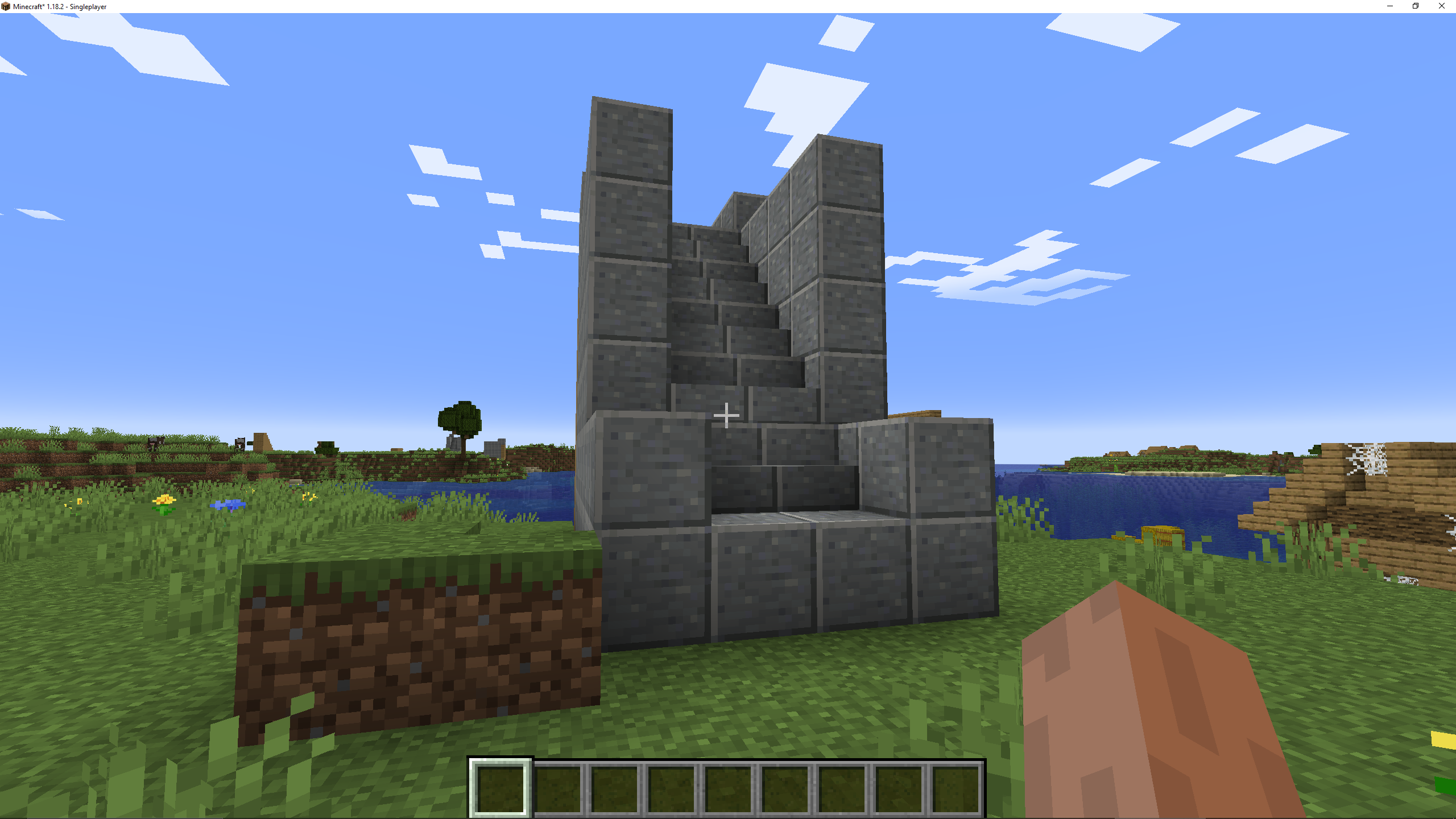1456x819 pixels.
Task: Restore down the Minecraft window
Action: 1416,6
